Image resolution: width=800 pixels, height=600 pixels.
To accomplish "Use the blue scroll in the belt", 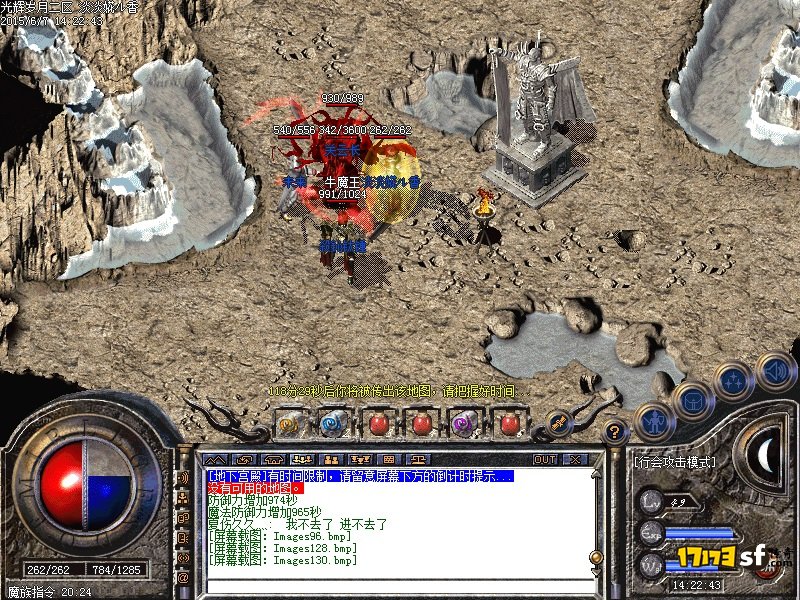I will tap(333, 424).
